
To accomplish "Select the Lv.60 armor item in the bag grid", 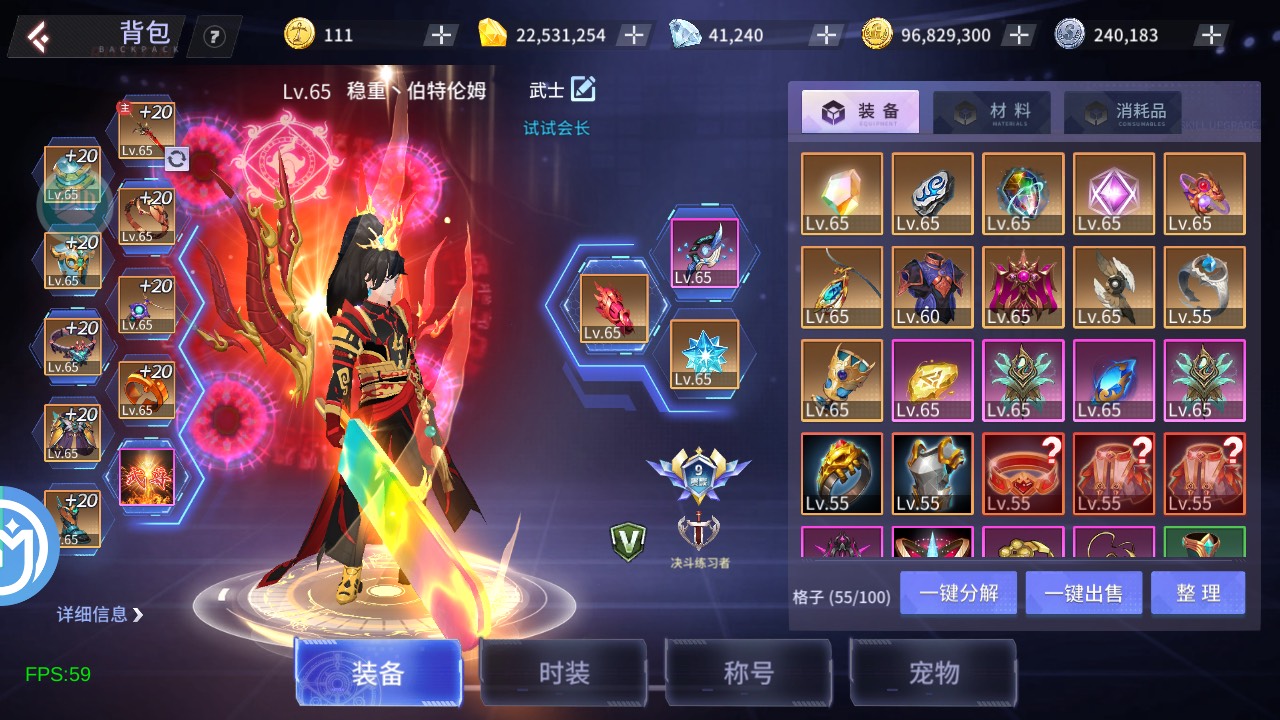I will coord(932,287).
